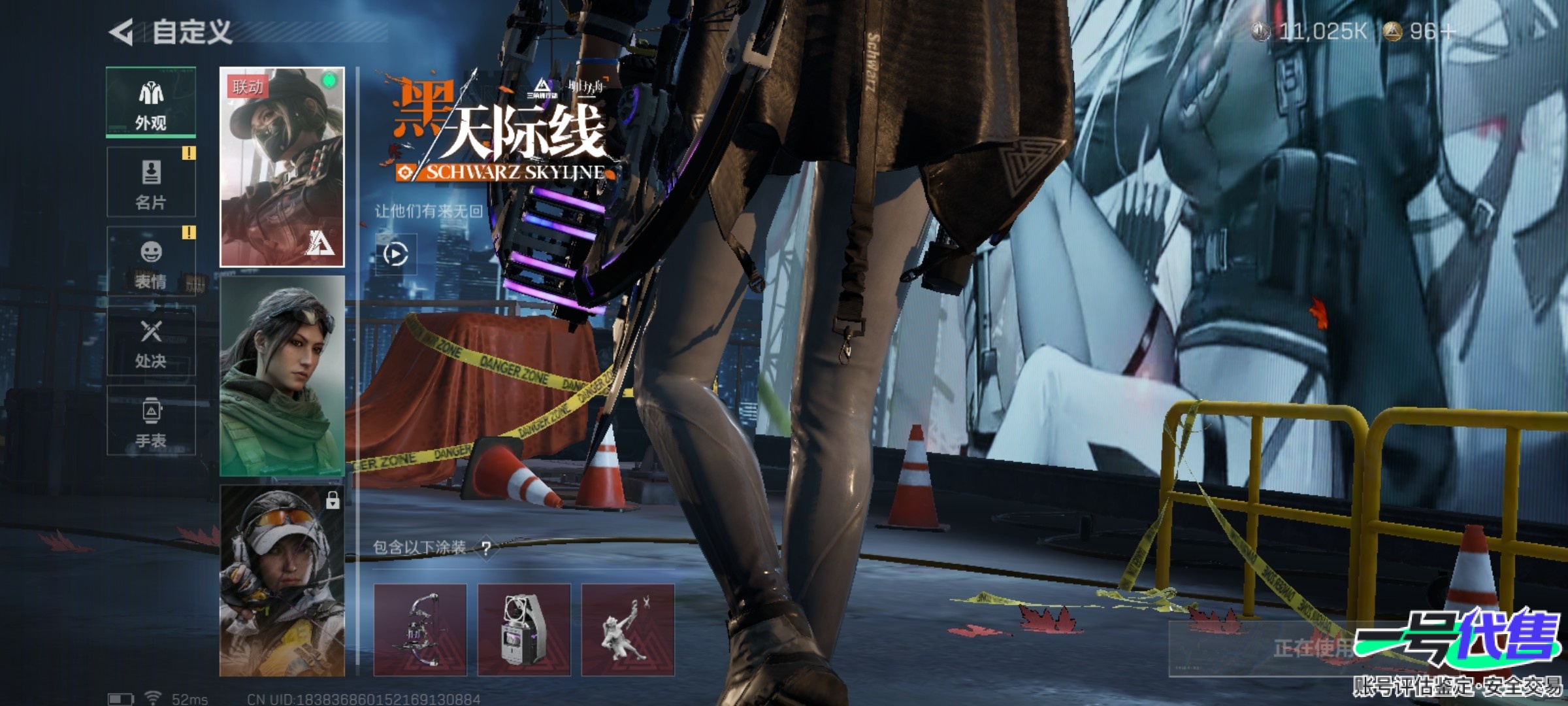Open the gold triangle coin currency

(x=1419, y=31)
